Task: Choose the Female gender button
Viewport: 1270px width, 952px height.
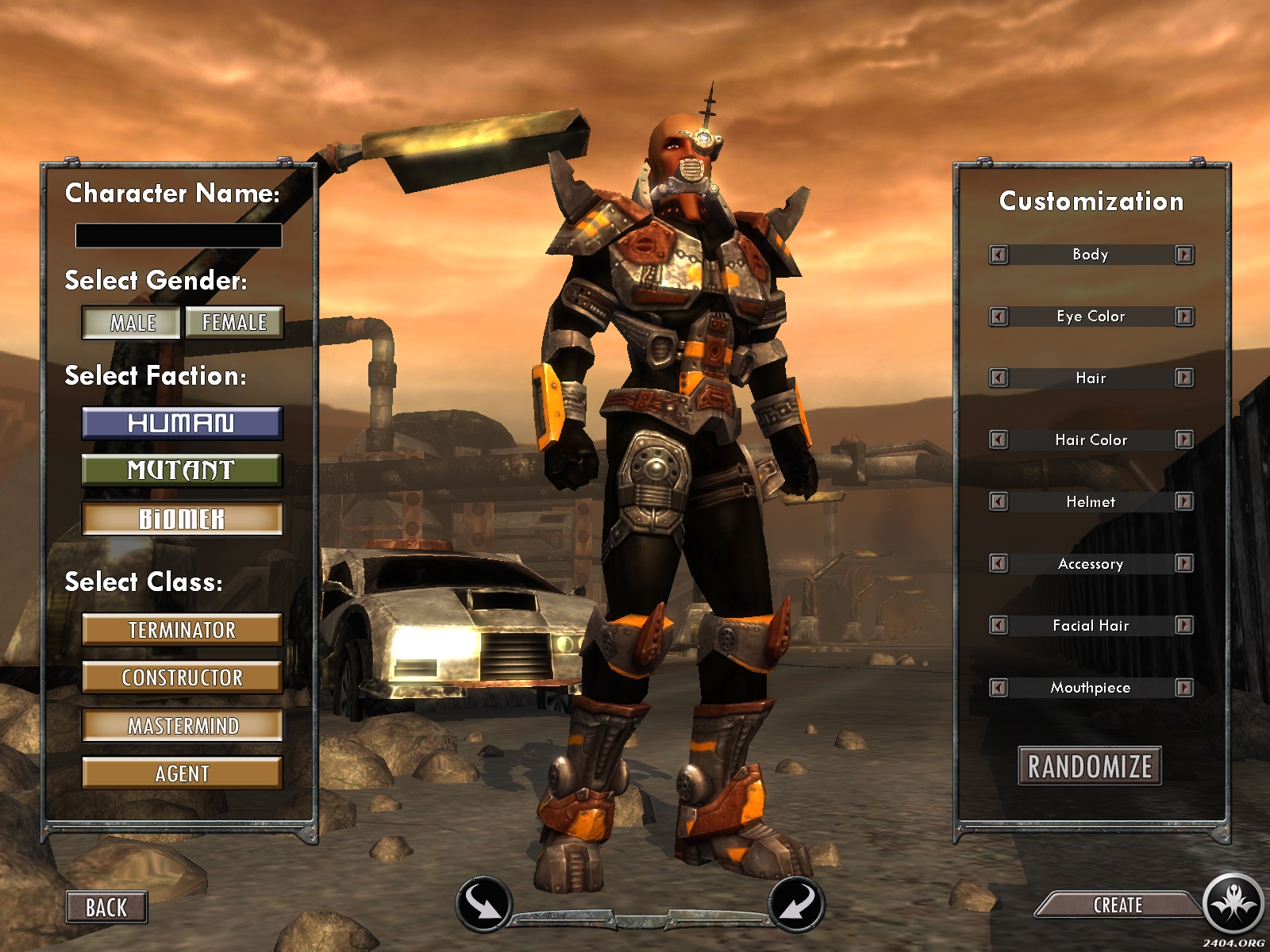Action: (234, 323)
